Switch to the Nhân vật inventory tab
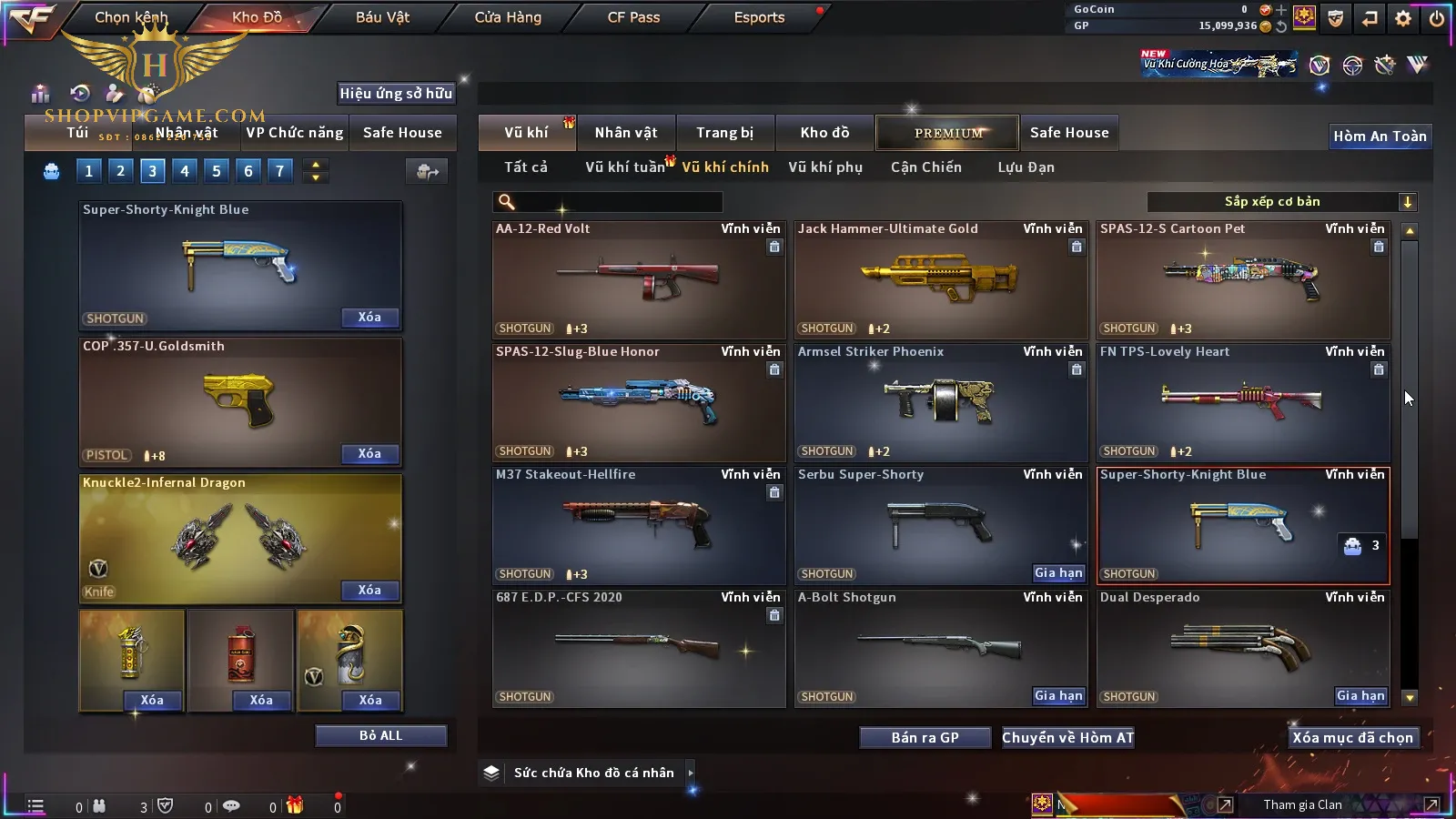 coord(625,133)
